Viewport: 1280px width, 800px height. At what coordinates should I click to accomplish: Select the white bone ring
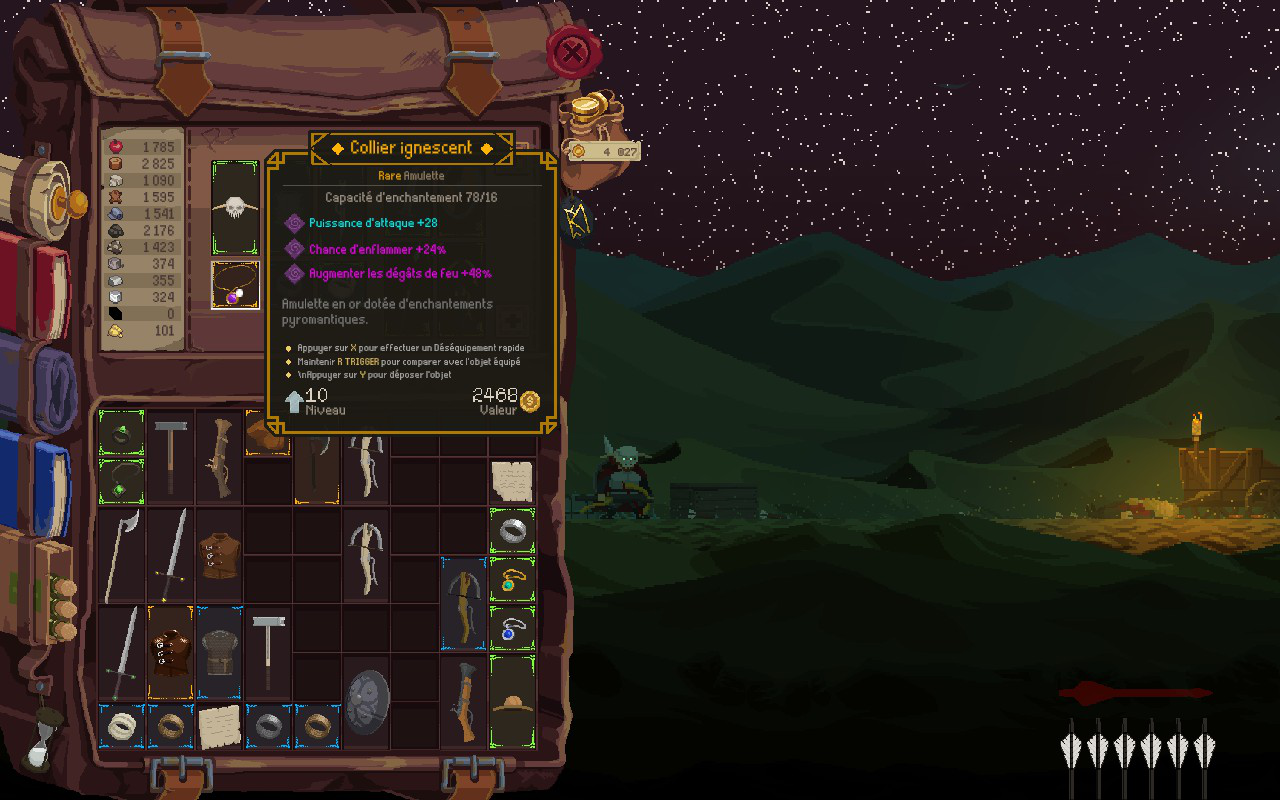click(122, 726)
